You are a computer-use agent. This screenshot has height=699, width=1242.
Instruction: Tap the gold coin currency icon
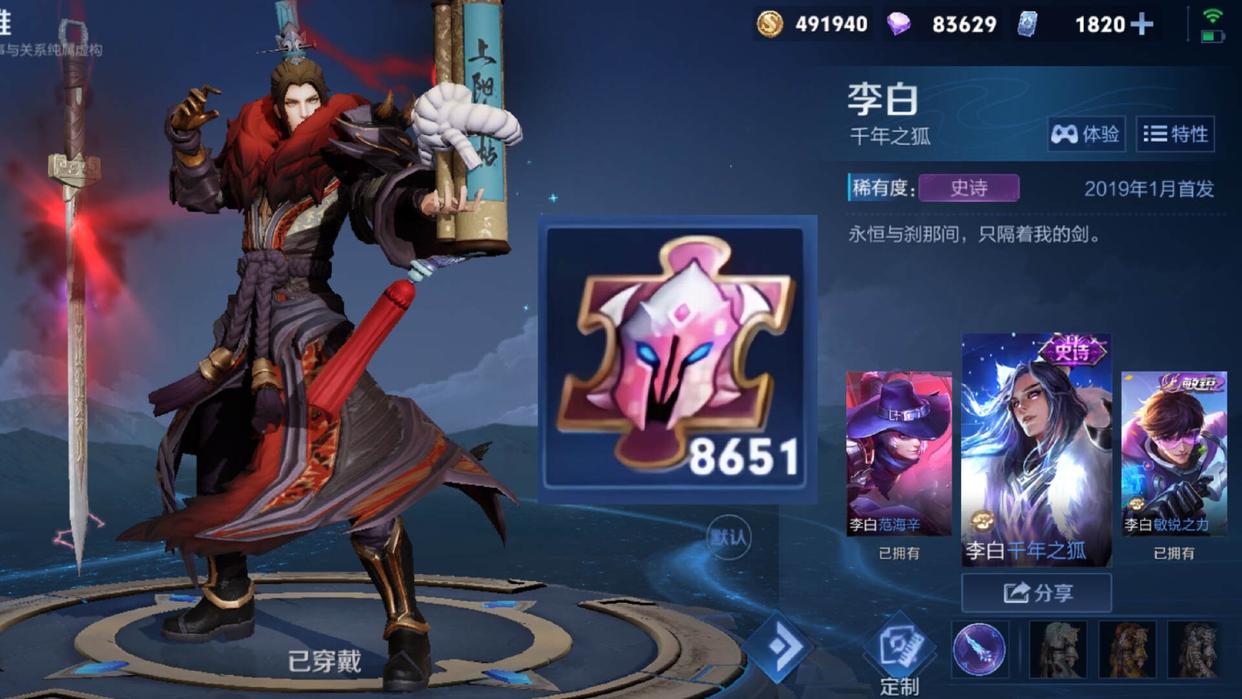click(770, 24)
